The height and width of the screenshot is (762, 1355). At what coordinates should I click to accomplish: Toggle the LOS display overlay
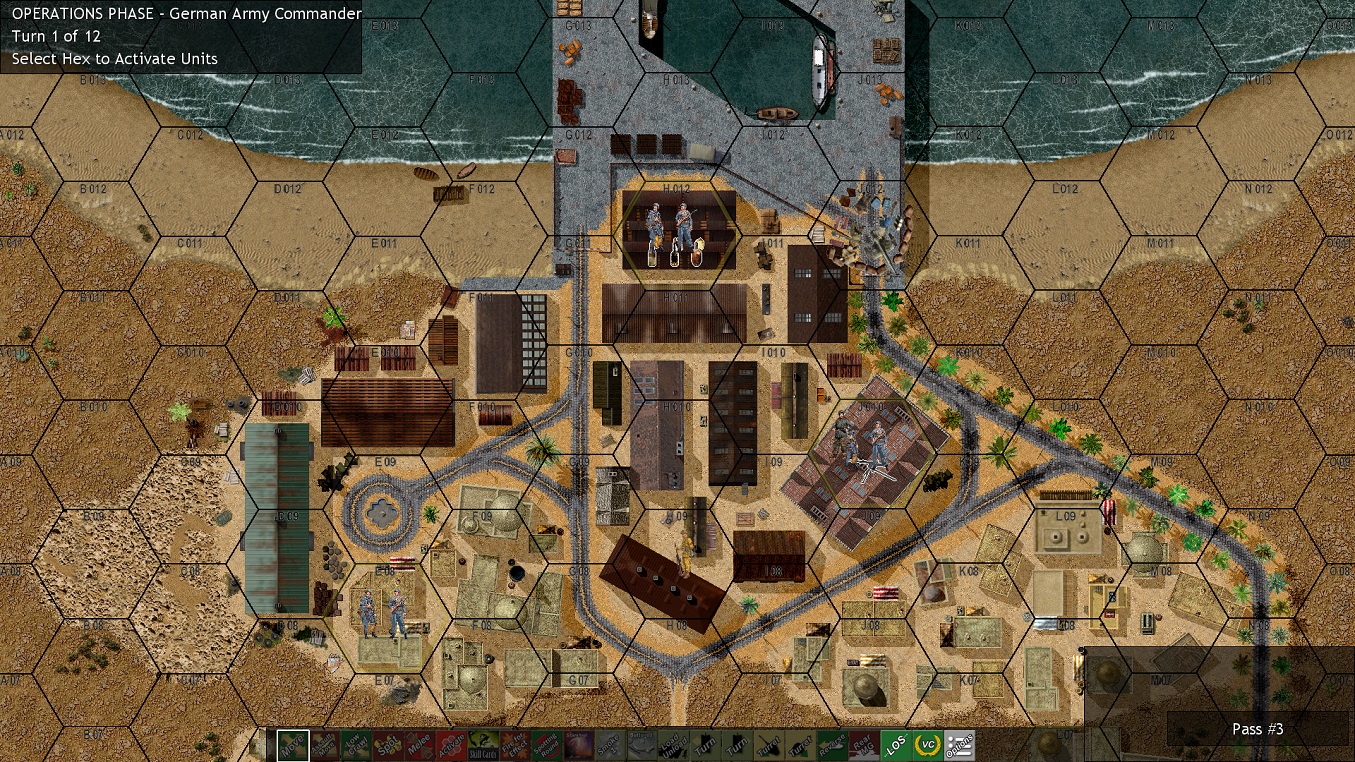(896, 745)
